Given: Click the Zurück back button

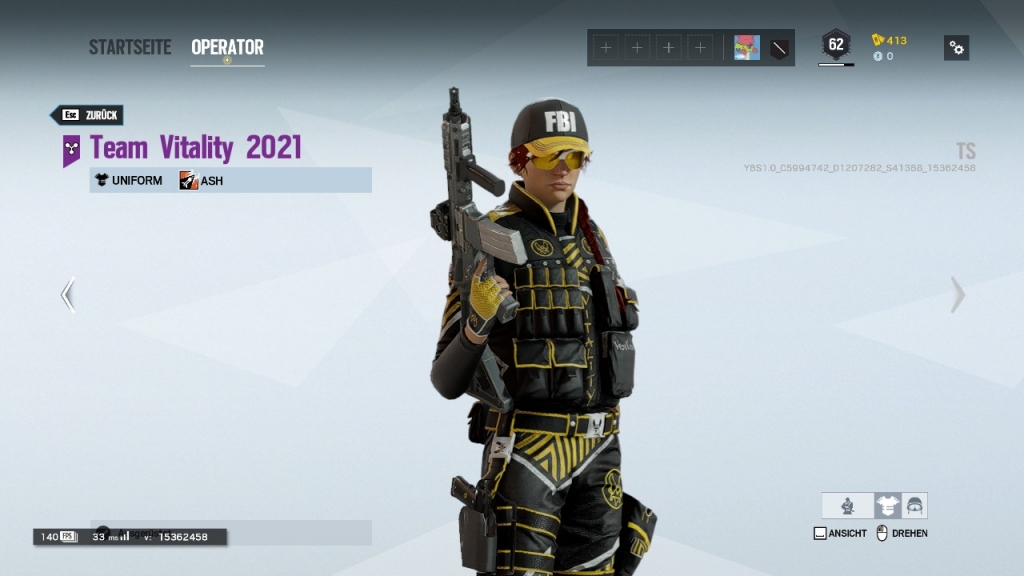Looking at the screenshot, I should point(88,115).
